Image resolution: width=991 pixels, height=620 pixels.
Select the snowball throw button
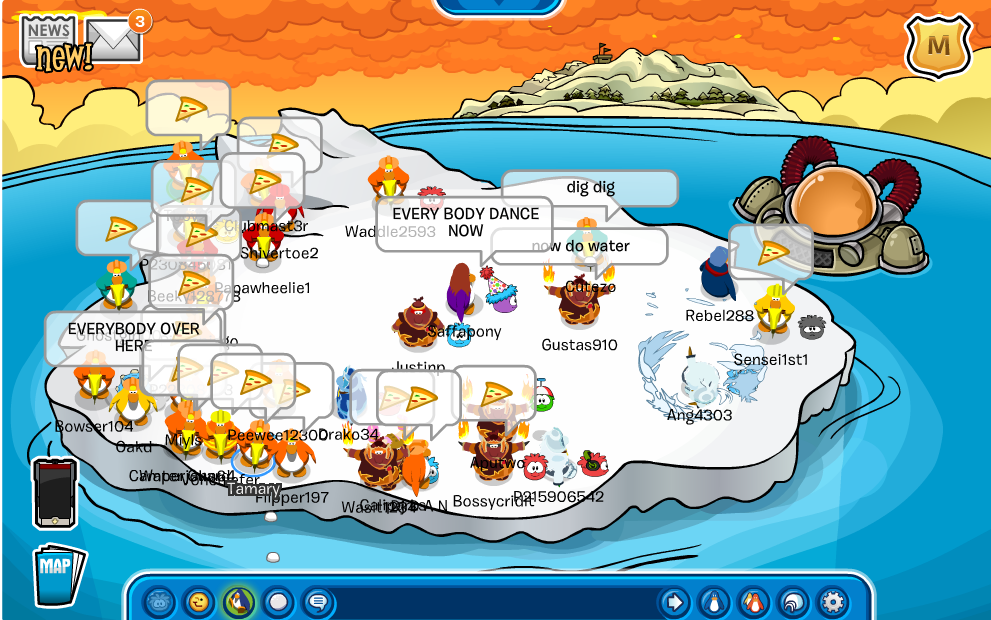pos(278,602)
